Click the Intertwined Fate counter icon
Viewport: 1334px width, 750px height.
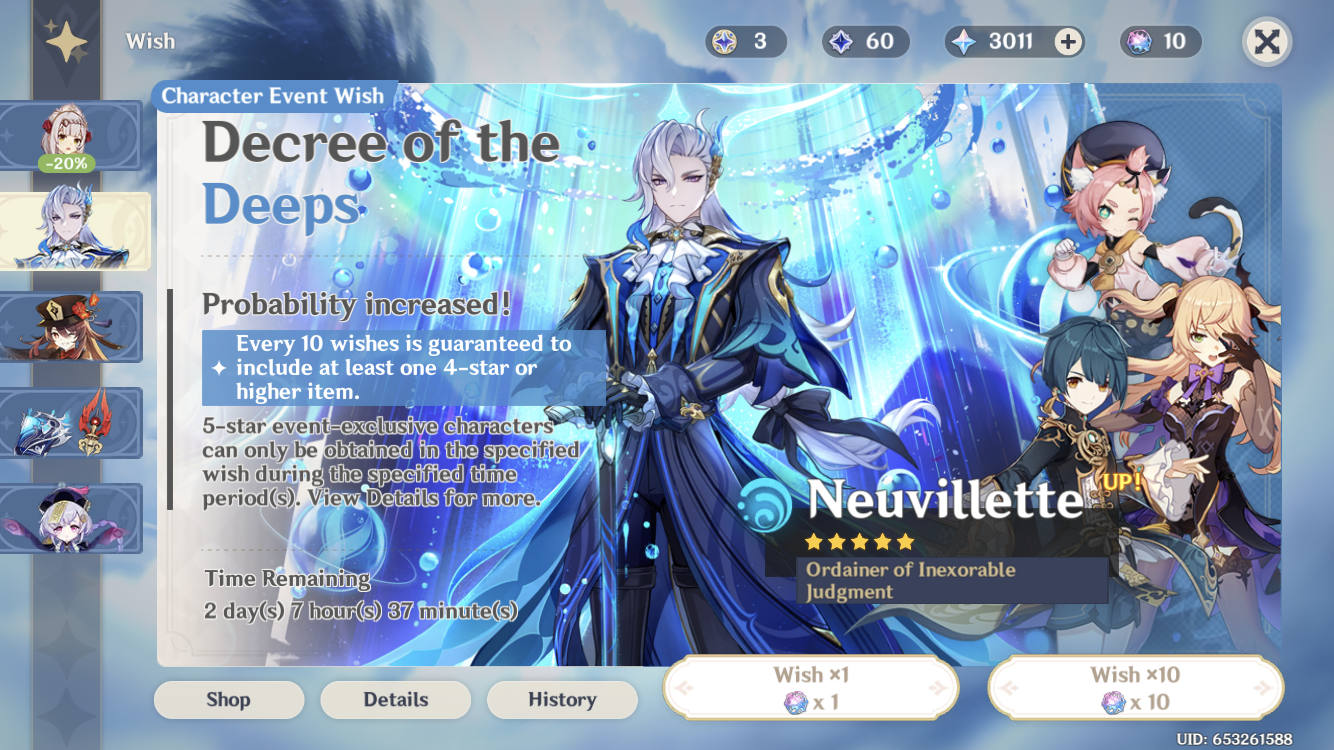[1141, 41]
